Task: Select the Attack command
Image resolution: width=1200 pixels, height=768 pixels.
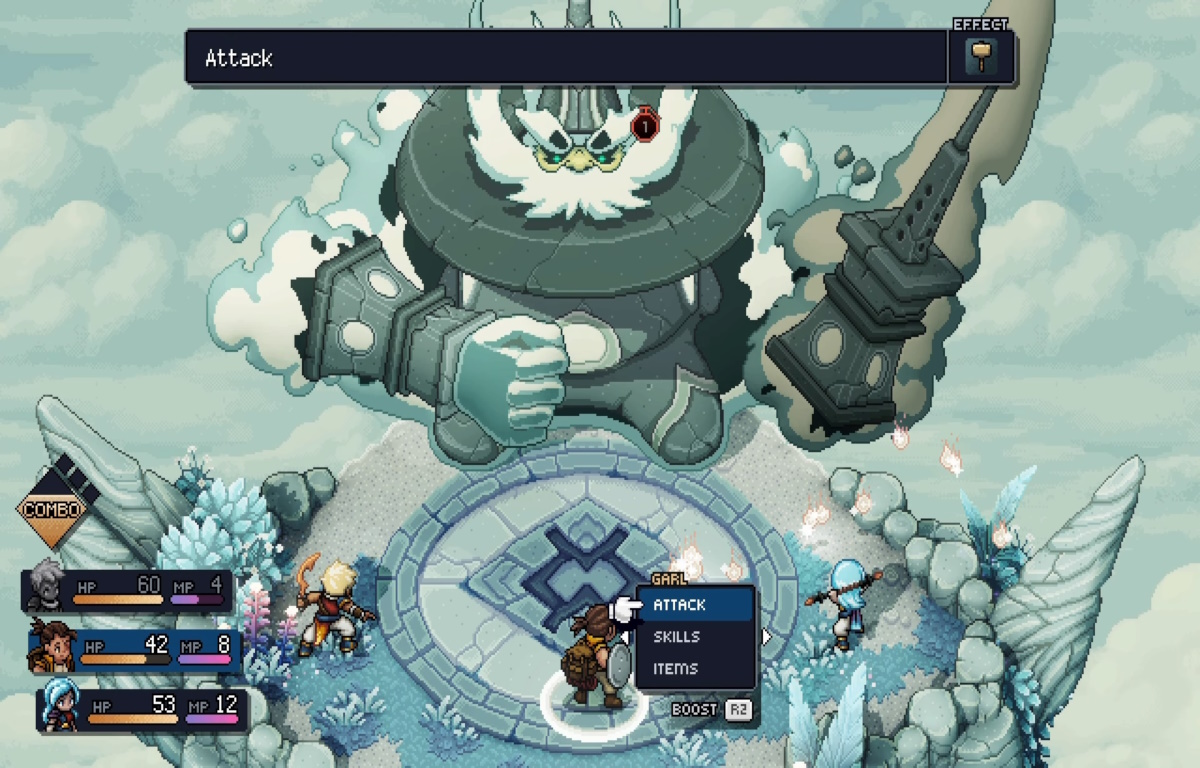Action: click(680, 604)
